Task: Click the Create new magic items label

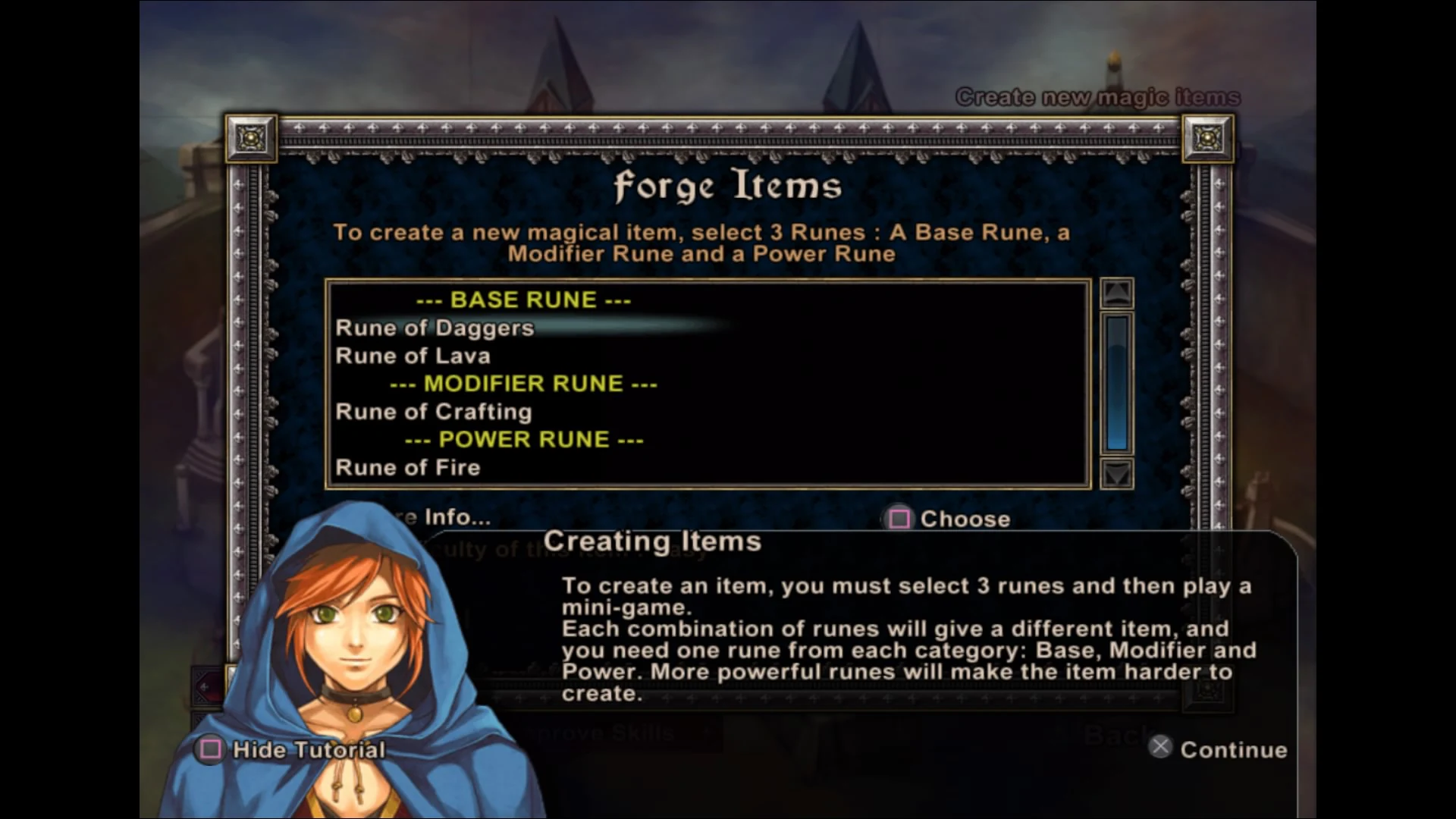Action: [1098, 97]
